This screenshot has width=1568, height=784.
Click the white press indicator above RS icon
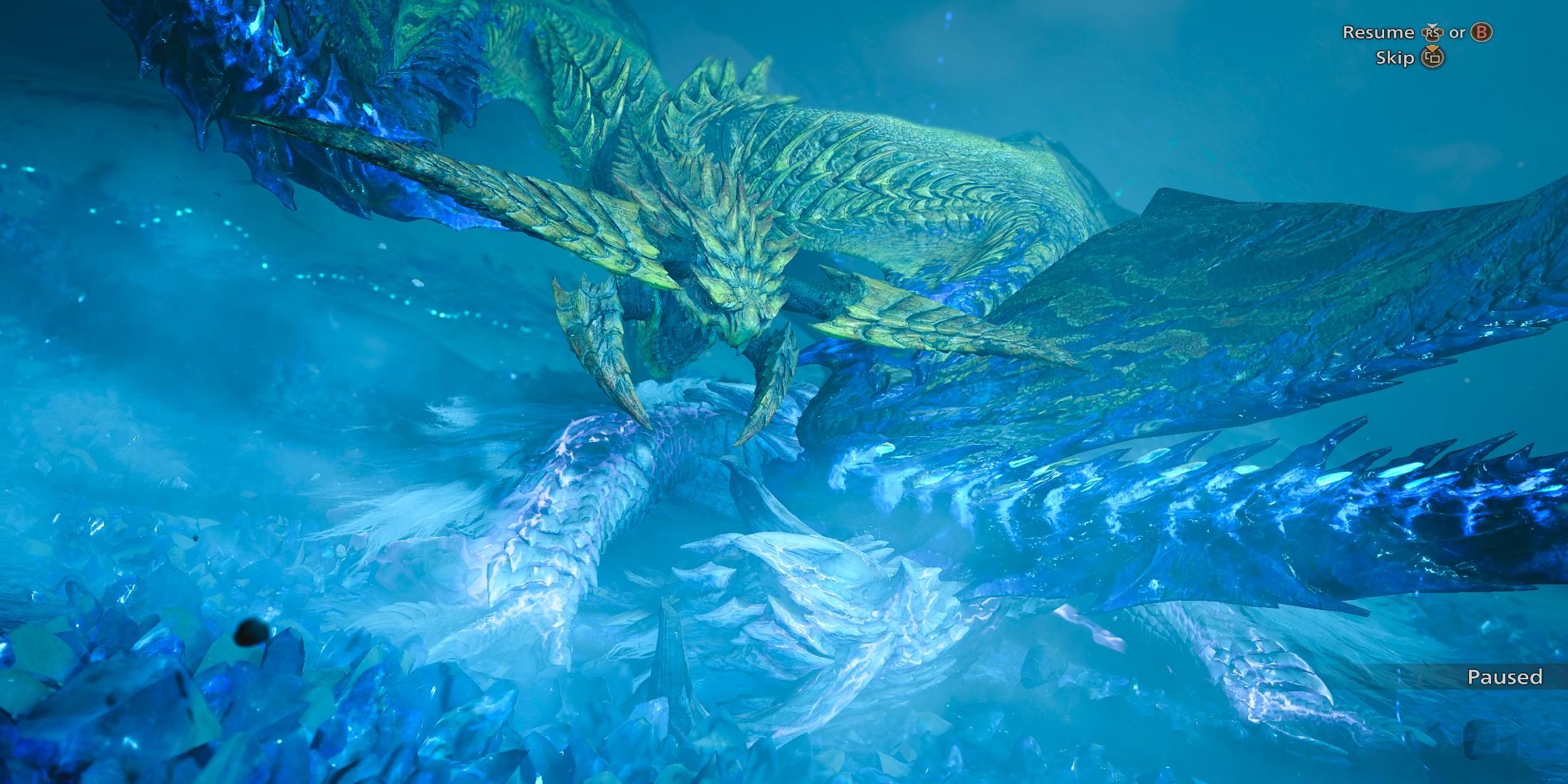pos(1431,26)
